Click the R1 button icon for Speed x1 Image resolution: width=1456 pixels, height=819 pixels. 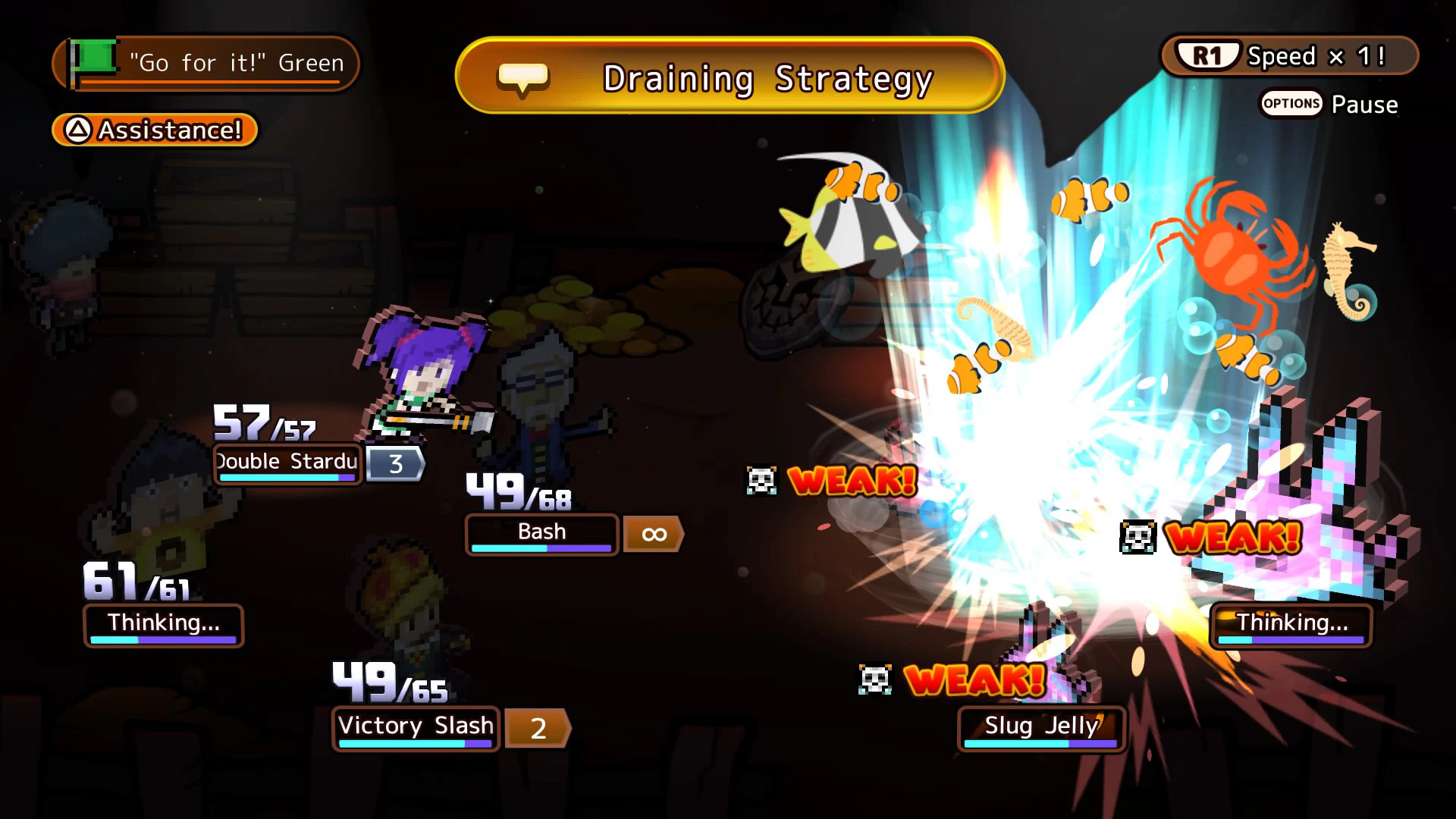(1207, 55)
